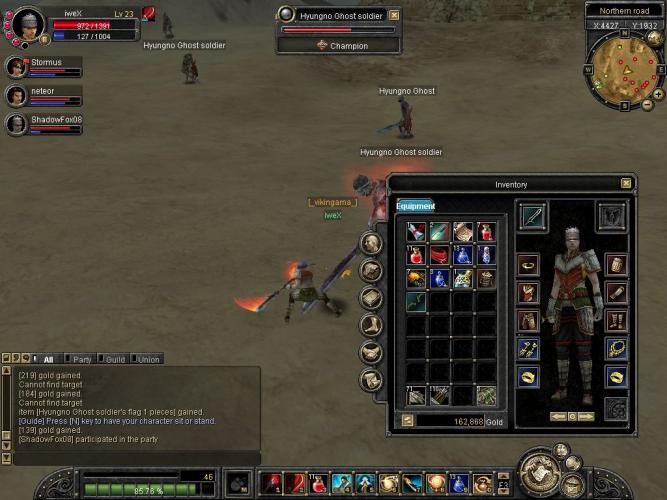
Task: Select the equipped weapon slot in Inventory
Action: pos(532,216)
